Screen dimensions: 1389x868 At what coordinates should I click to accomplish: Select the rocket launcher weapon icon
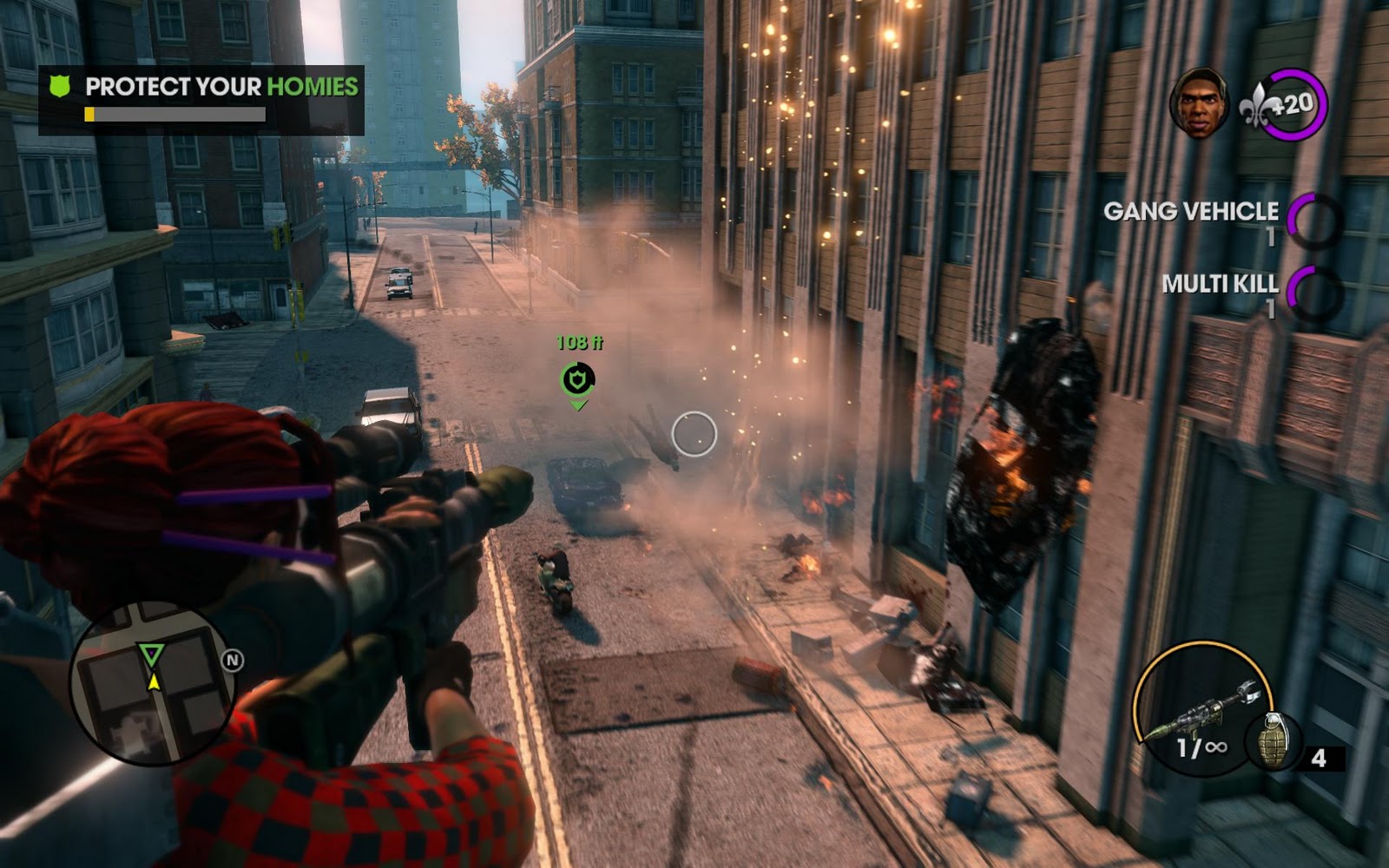point(1202,706)
